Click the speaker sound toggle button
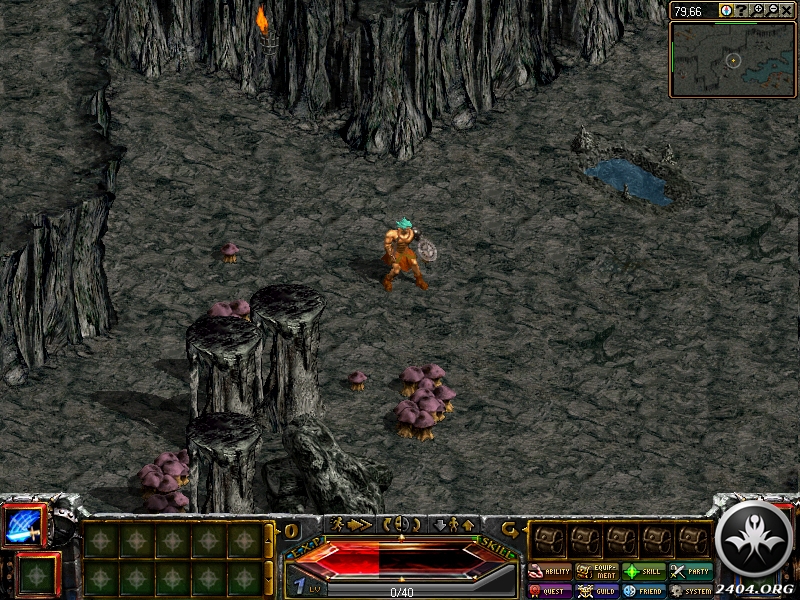The image size is (800, 600). (401, 524)
